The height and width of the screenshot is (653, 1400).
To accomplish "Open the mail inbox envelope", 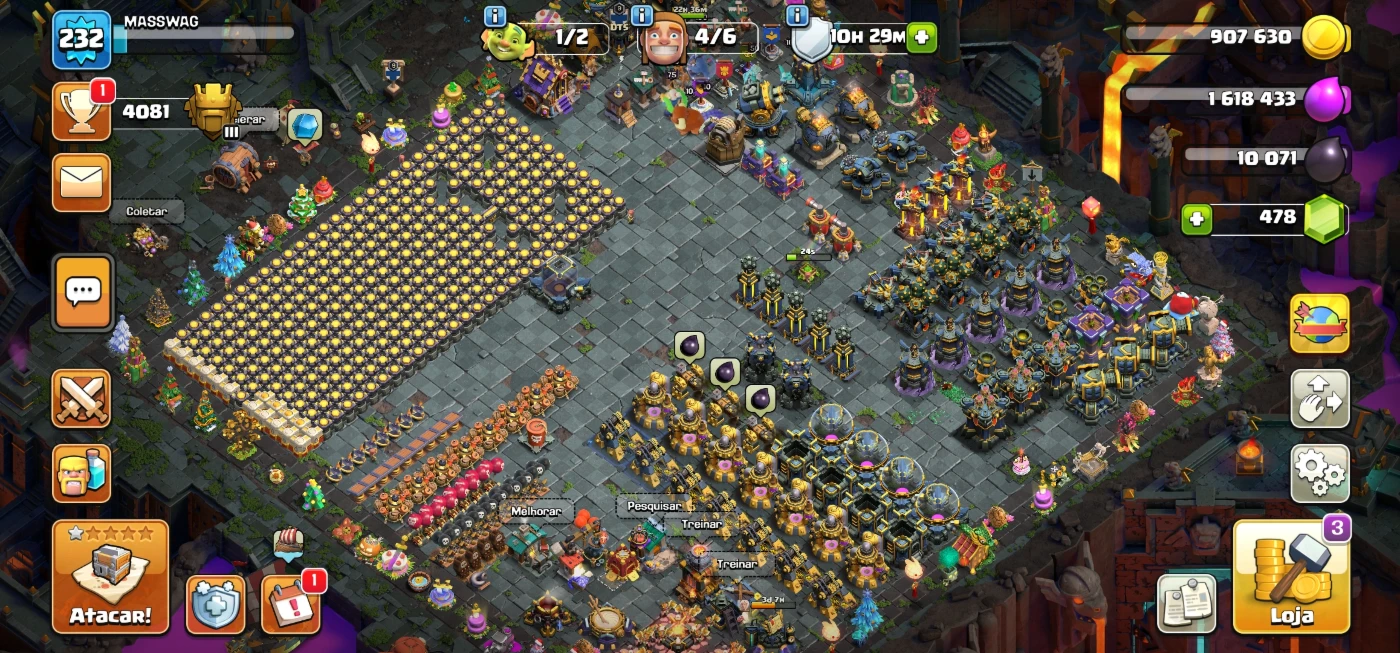I will pyautogui.click(x=82, y=182).
